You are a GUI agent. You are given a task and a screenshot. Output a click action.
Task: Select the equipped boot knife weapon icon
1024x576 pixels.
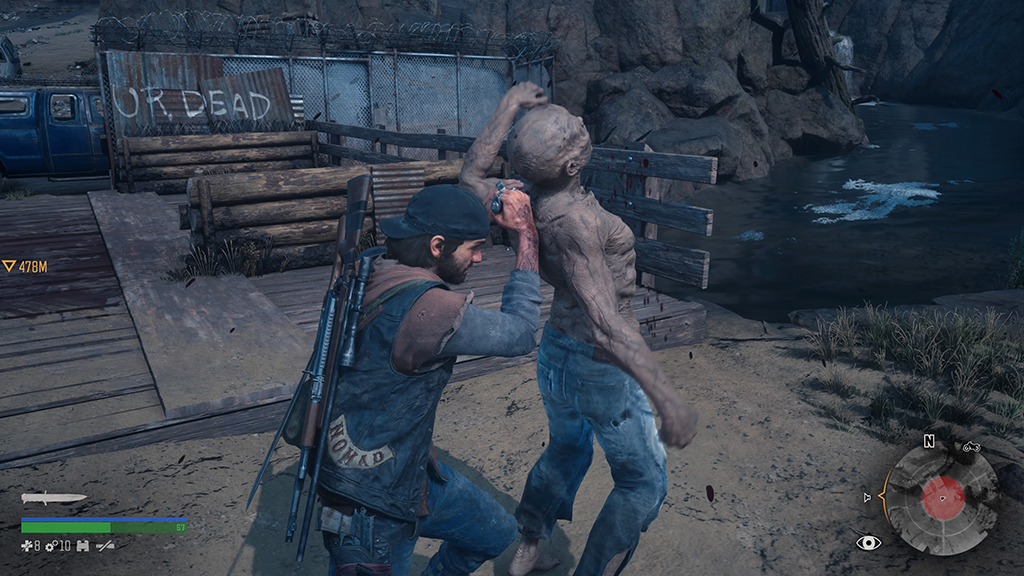[x=52, y=498]
